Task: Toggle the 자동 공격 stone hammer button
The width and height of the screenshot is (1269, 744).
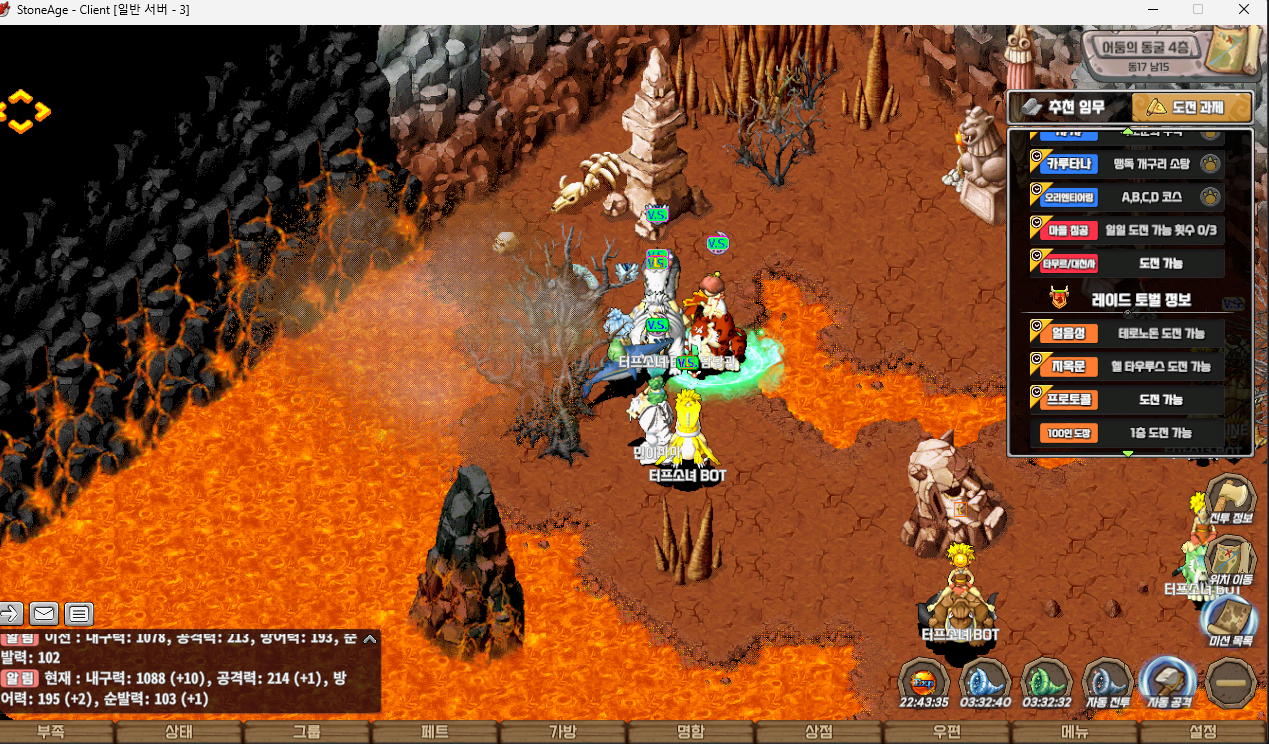Action: tap(1169, 682)
